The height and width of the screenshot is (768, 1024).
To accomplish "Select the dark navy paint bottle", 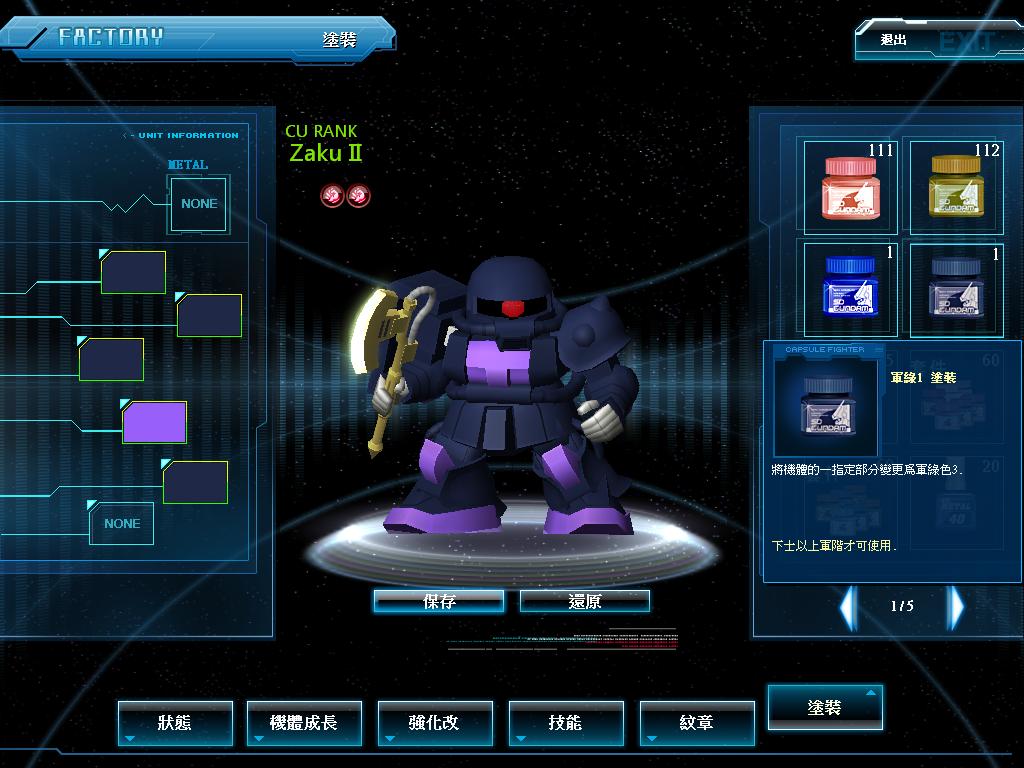I will click(x=953, y=288).
